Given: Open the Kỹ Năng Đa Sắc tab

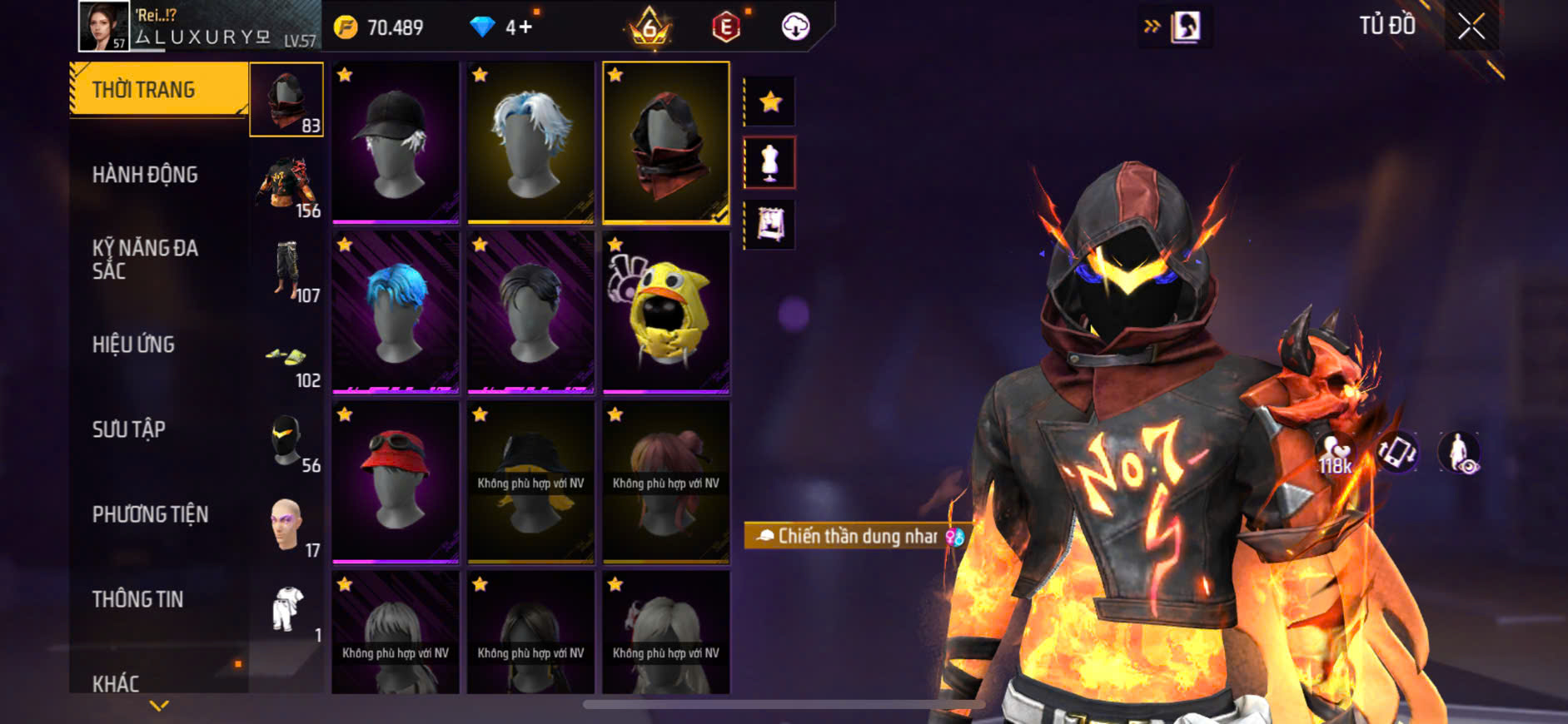Looking at the screenshot, I should point(145,259).
